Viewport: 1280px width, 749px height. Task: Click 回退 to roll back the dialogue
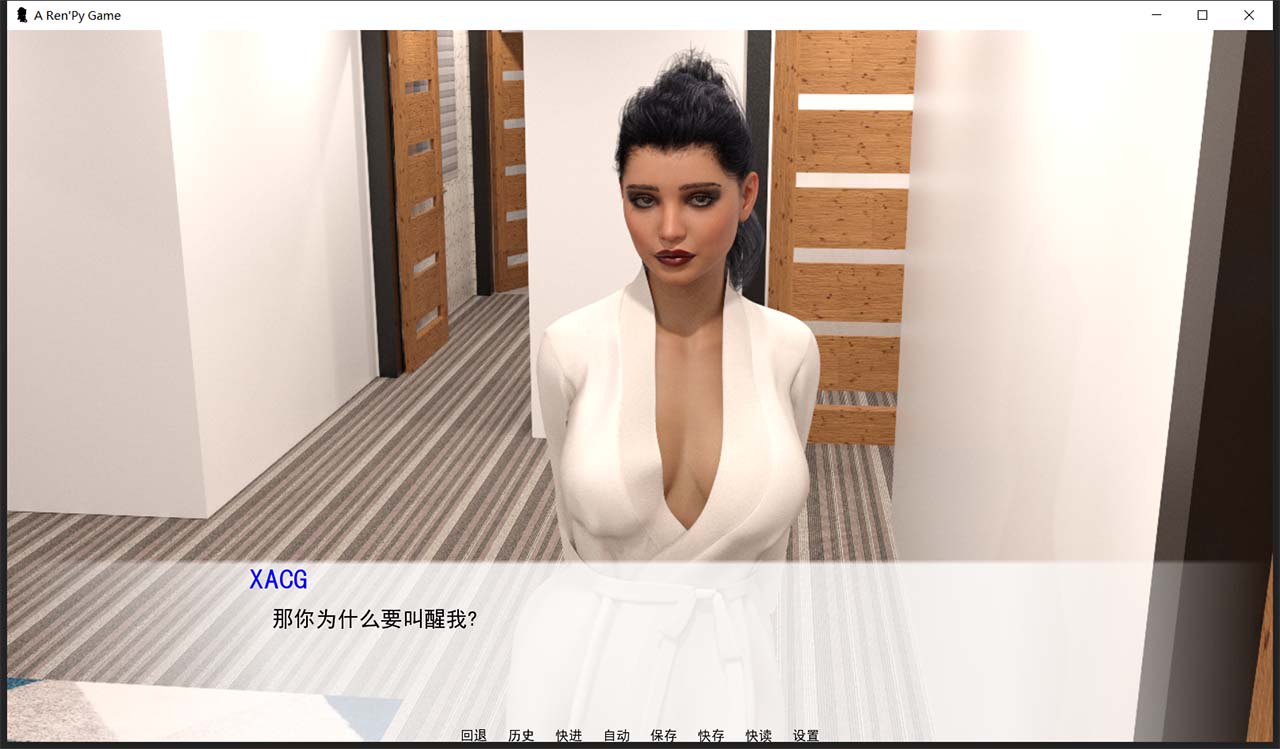click(473, 735)
